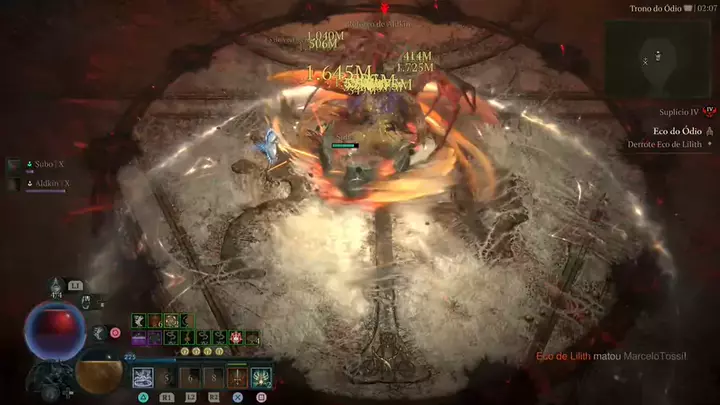Activate the first skill slot with swirl icon
This screenshot has width=720, height=405.
pyautogui.click(x=143, y=378)
